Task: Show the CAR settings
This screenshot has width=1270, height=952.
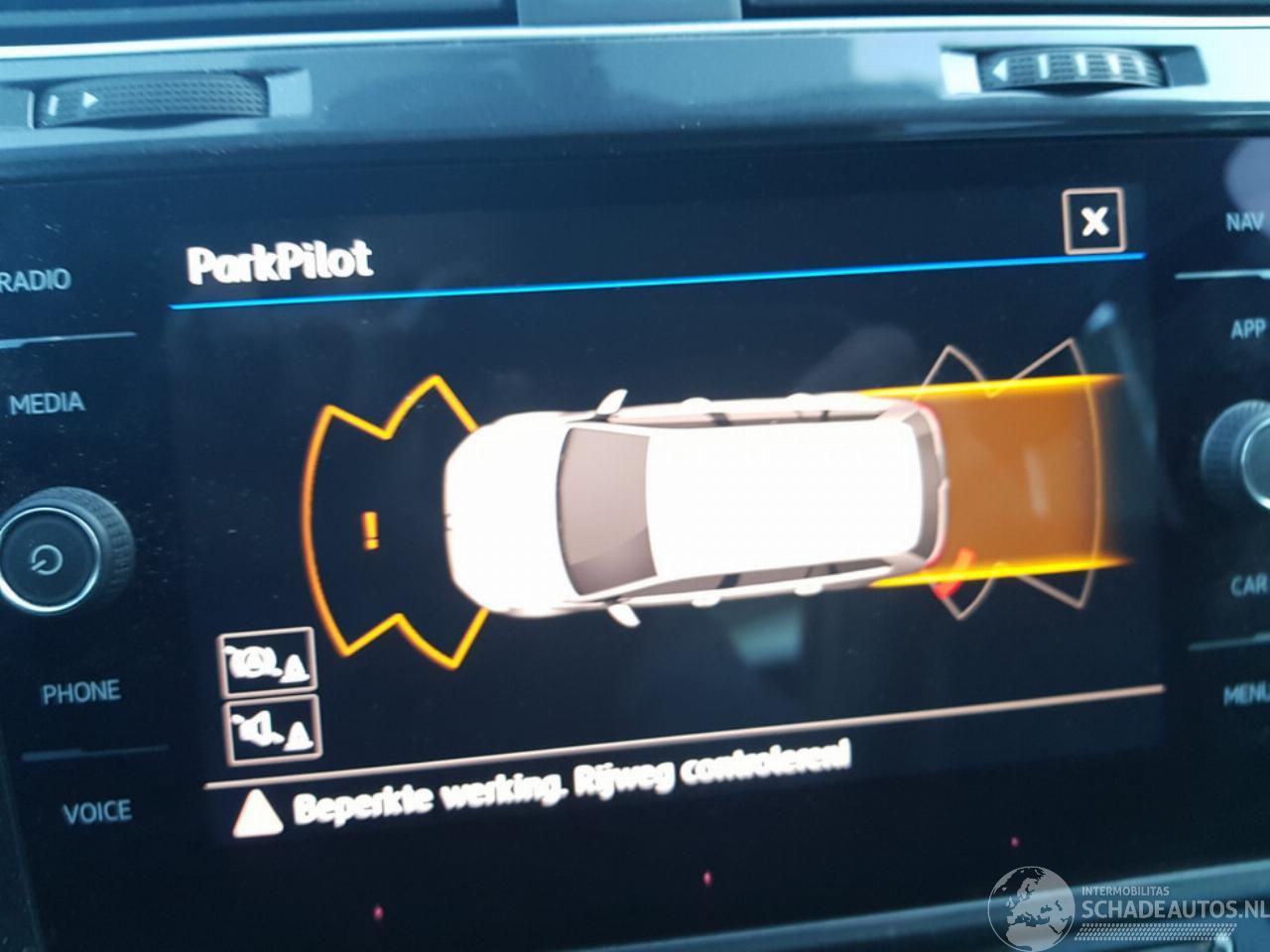Action: point(1249,585)
